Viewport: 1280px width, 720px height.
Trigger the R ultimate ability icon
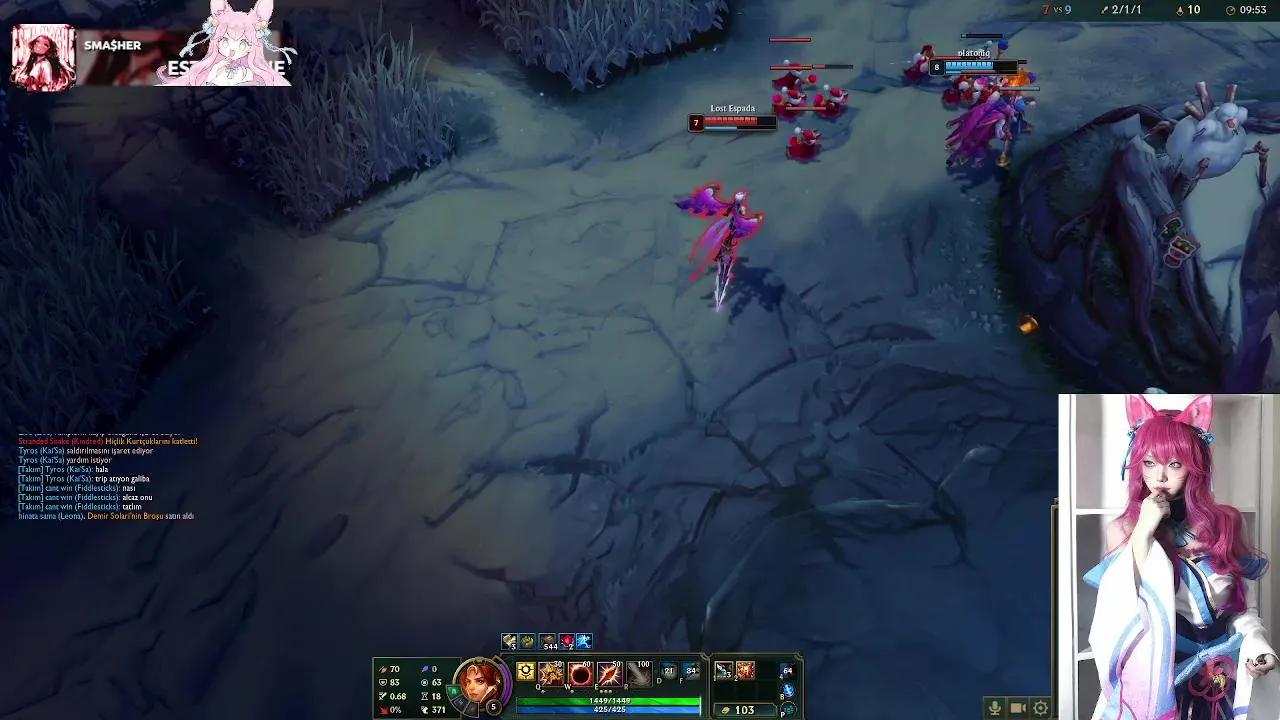point(638,674)
